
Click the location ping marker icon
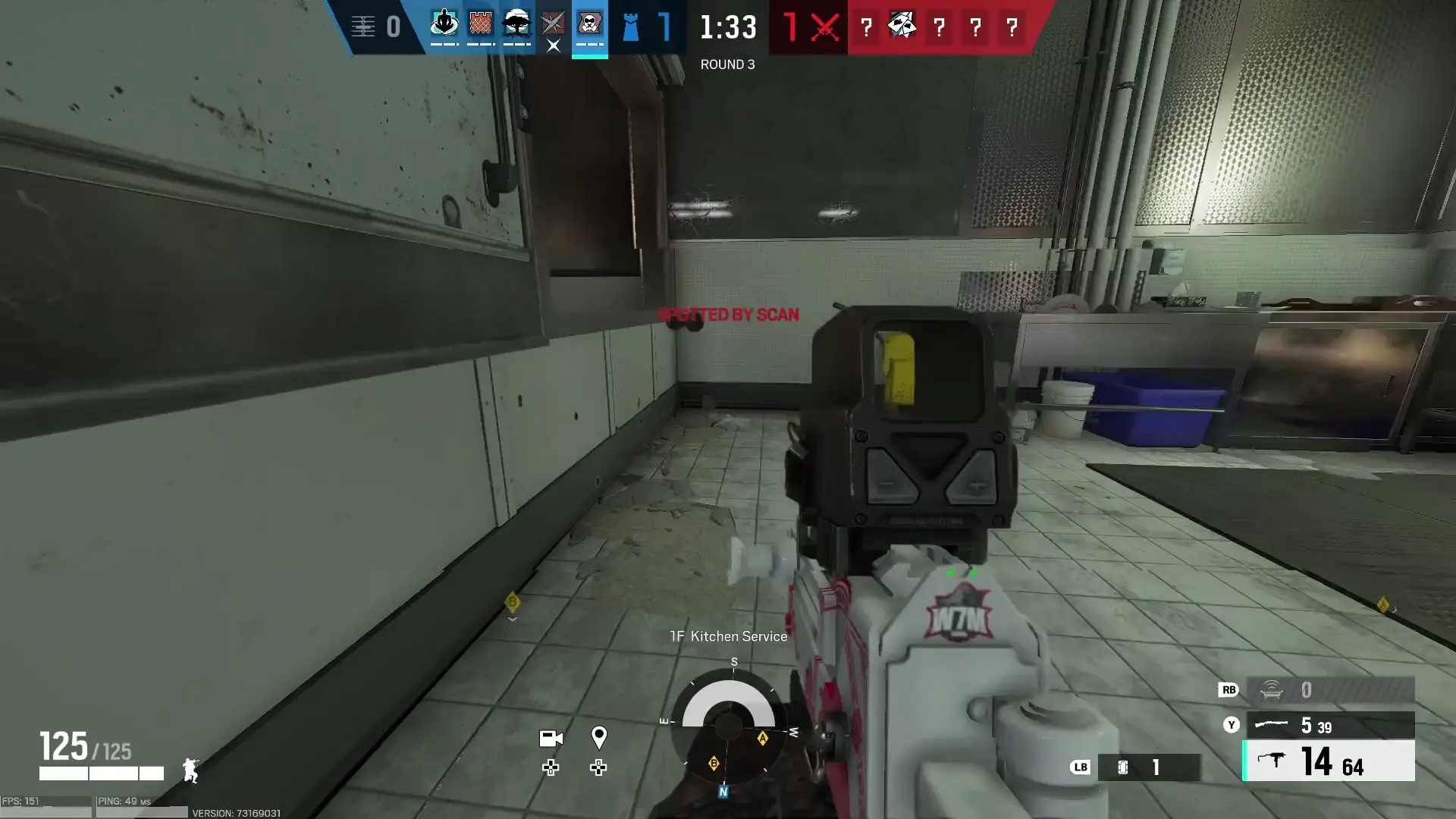[x=599, y=736]
